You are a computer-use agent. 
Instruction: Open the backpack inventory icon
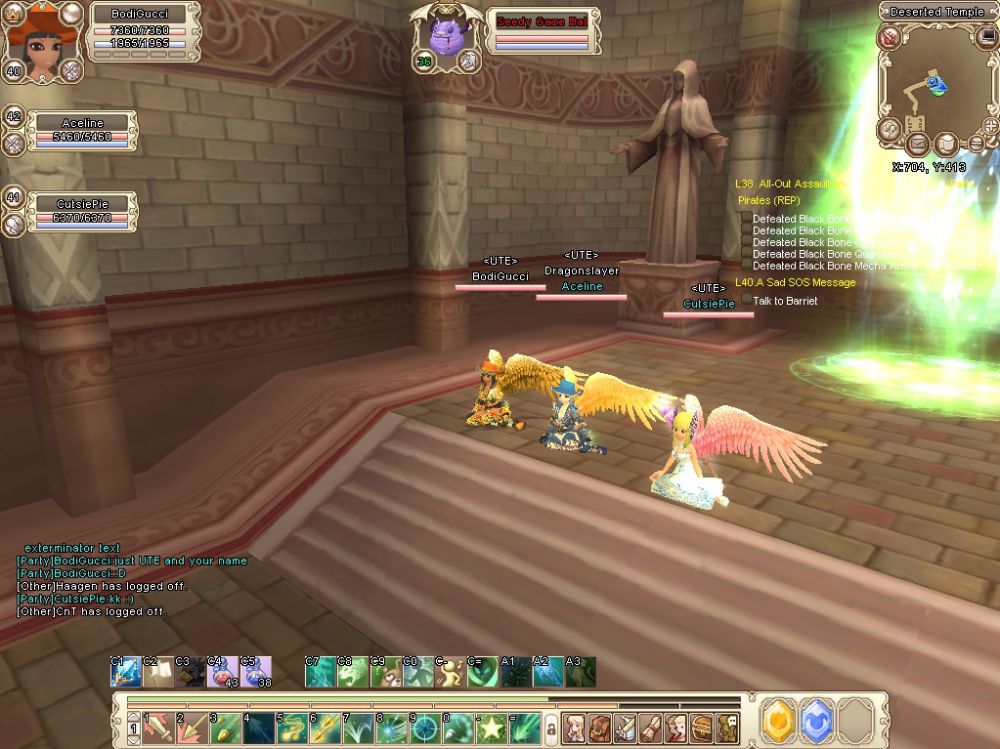tap(599, 725)
